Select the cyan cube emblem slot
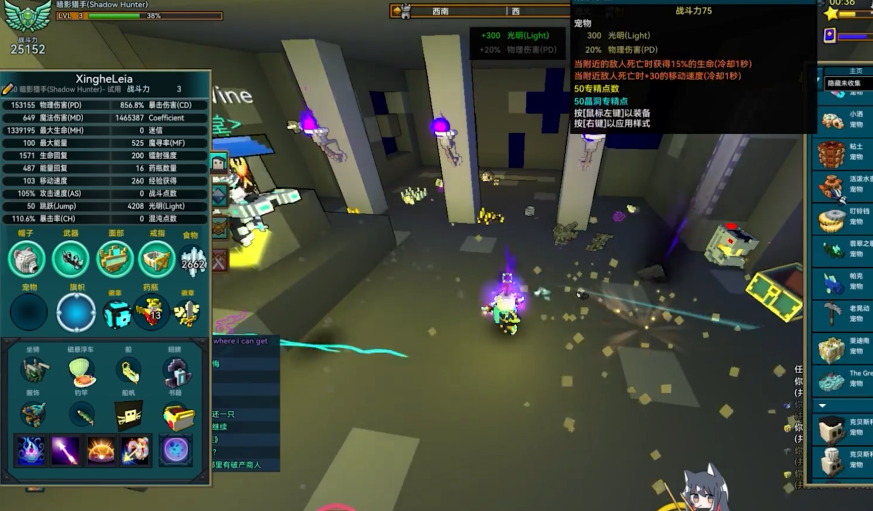The image size is (873, 511). coord(117,313)
